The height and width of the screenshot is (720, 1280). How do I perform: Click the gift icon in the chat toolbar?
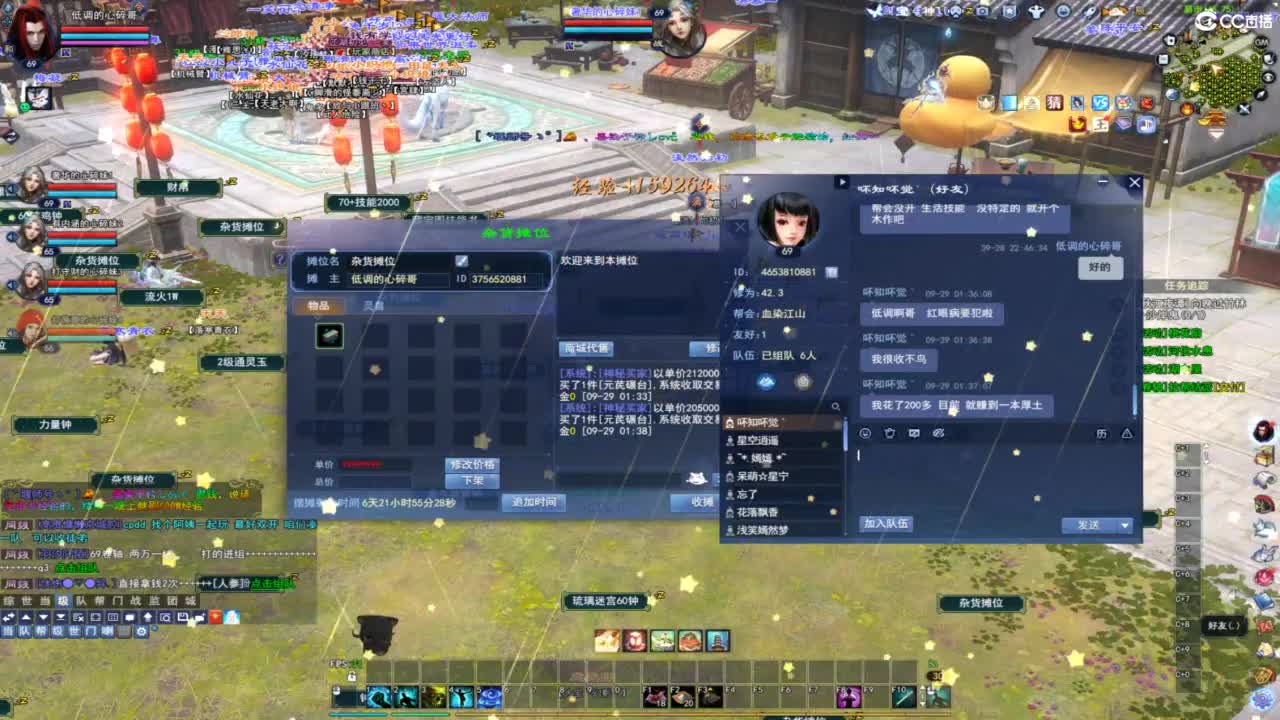point(890,433)
